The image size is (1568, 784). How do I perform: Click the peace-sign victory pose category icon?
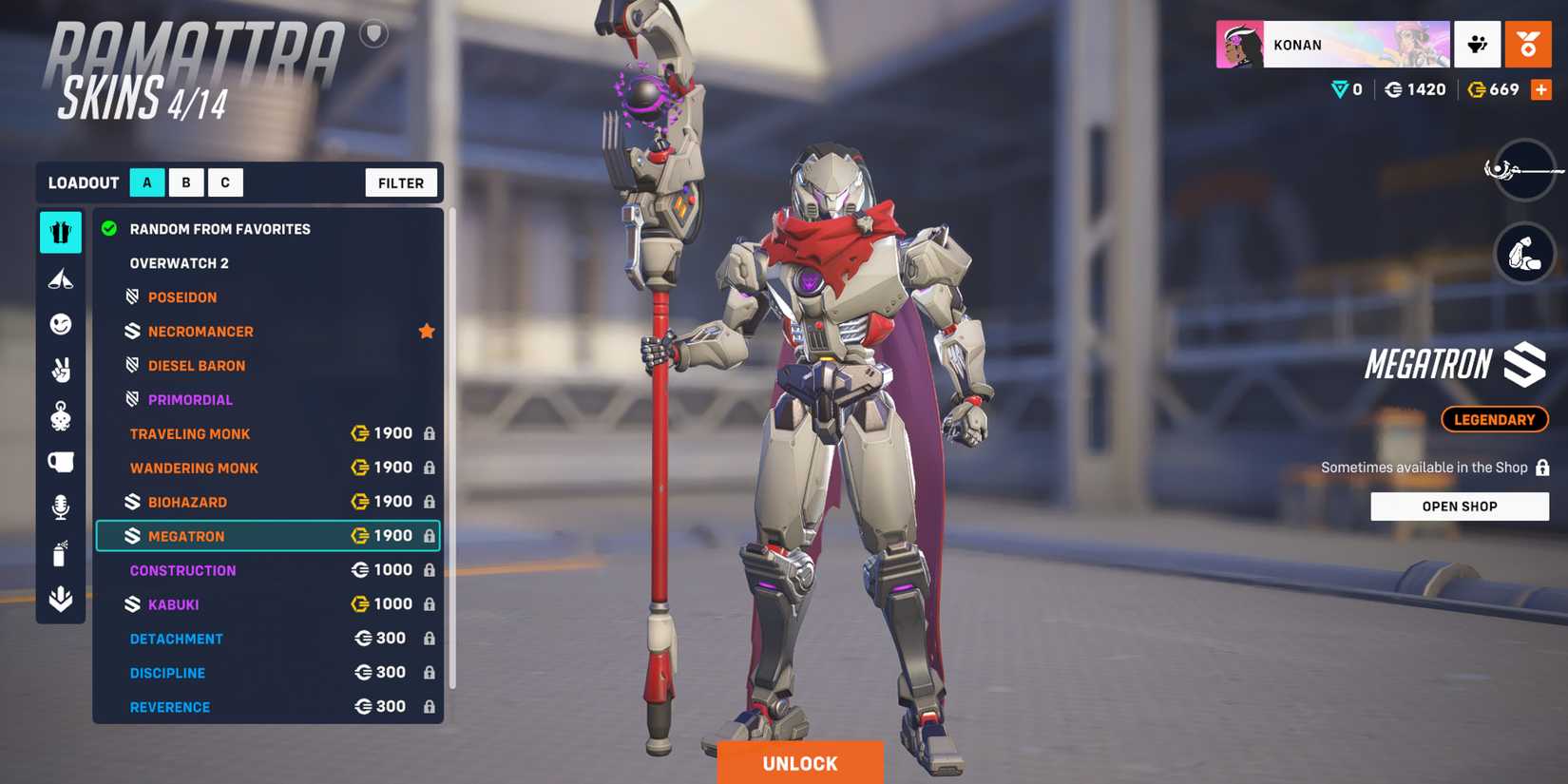coord(60,370)
